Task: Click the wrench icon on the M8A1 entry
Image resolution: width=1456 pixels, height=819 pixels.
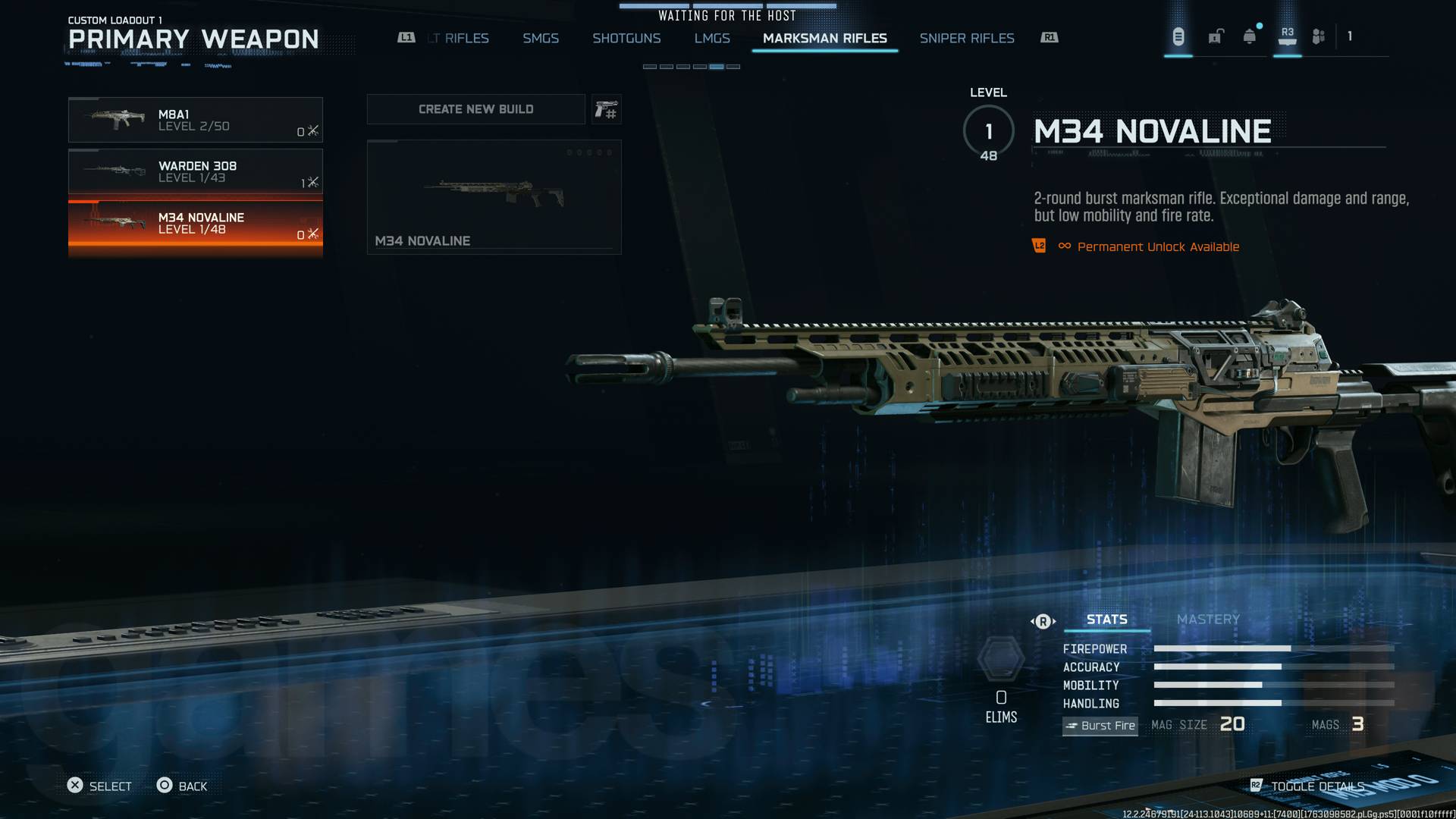Action: tap(312, 129)
